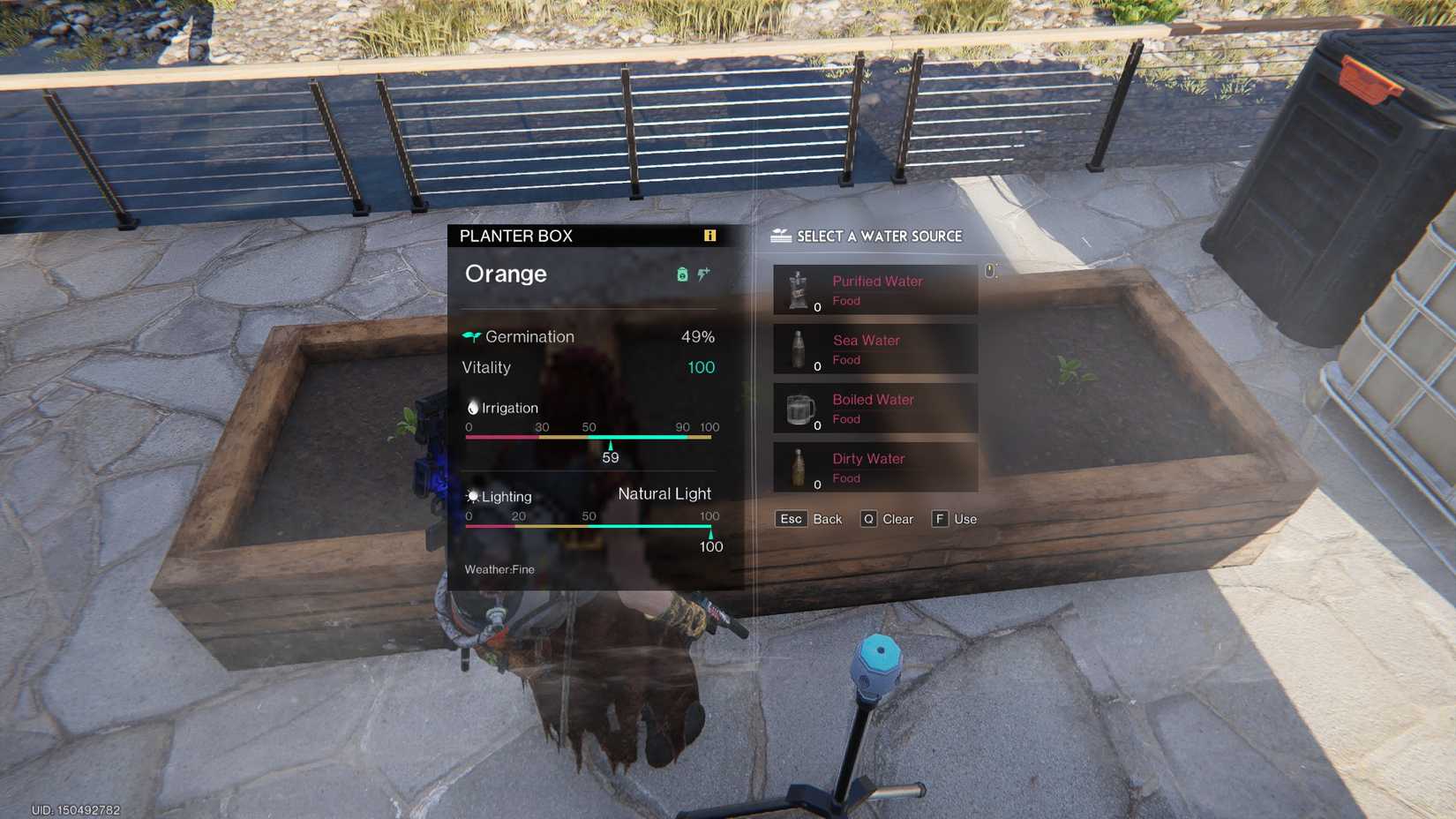Click the info icon on the Planter Box header
The image size is (1456, 819).
707,236
